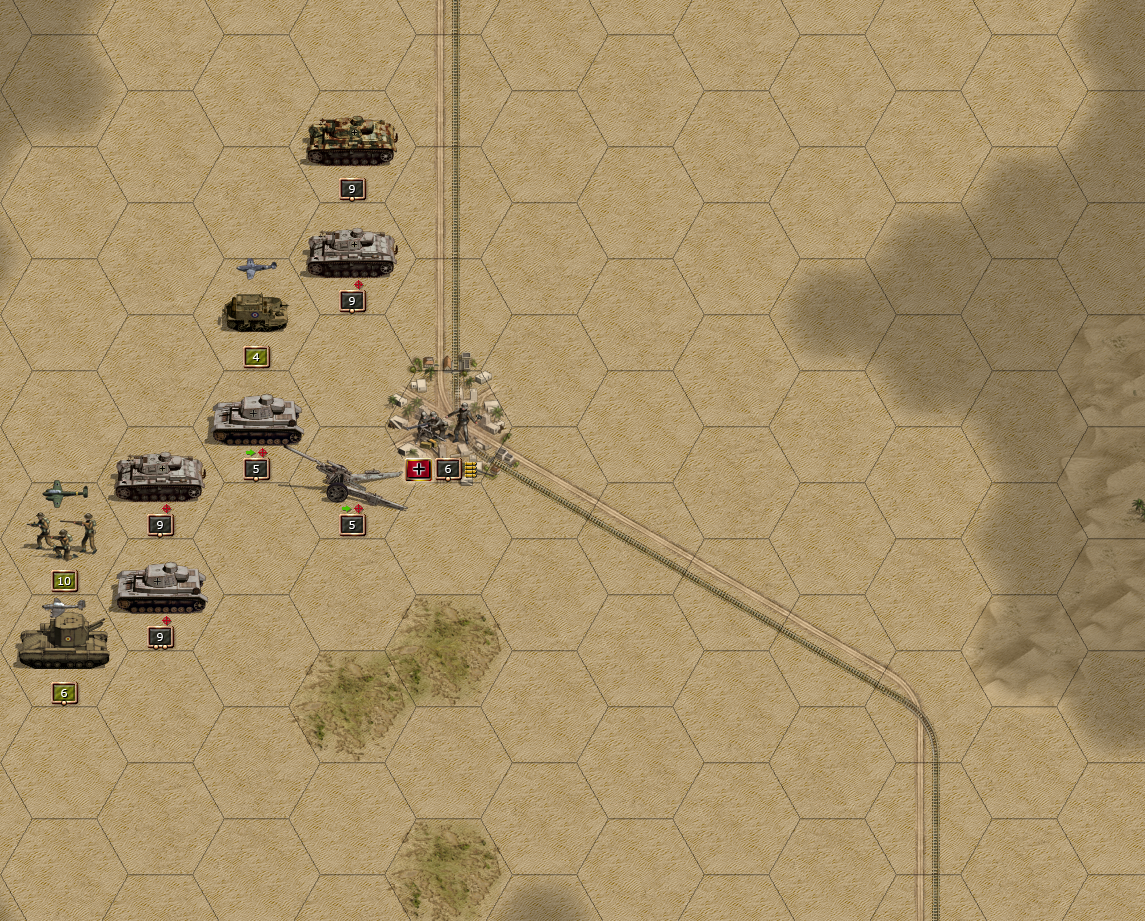Select the British infantry squad with strength 10

click(64, 534)
